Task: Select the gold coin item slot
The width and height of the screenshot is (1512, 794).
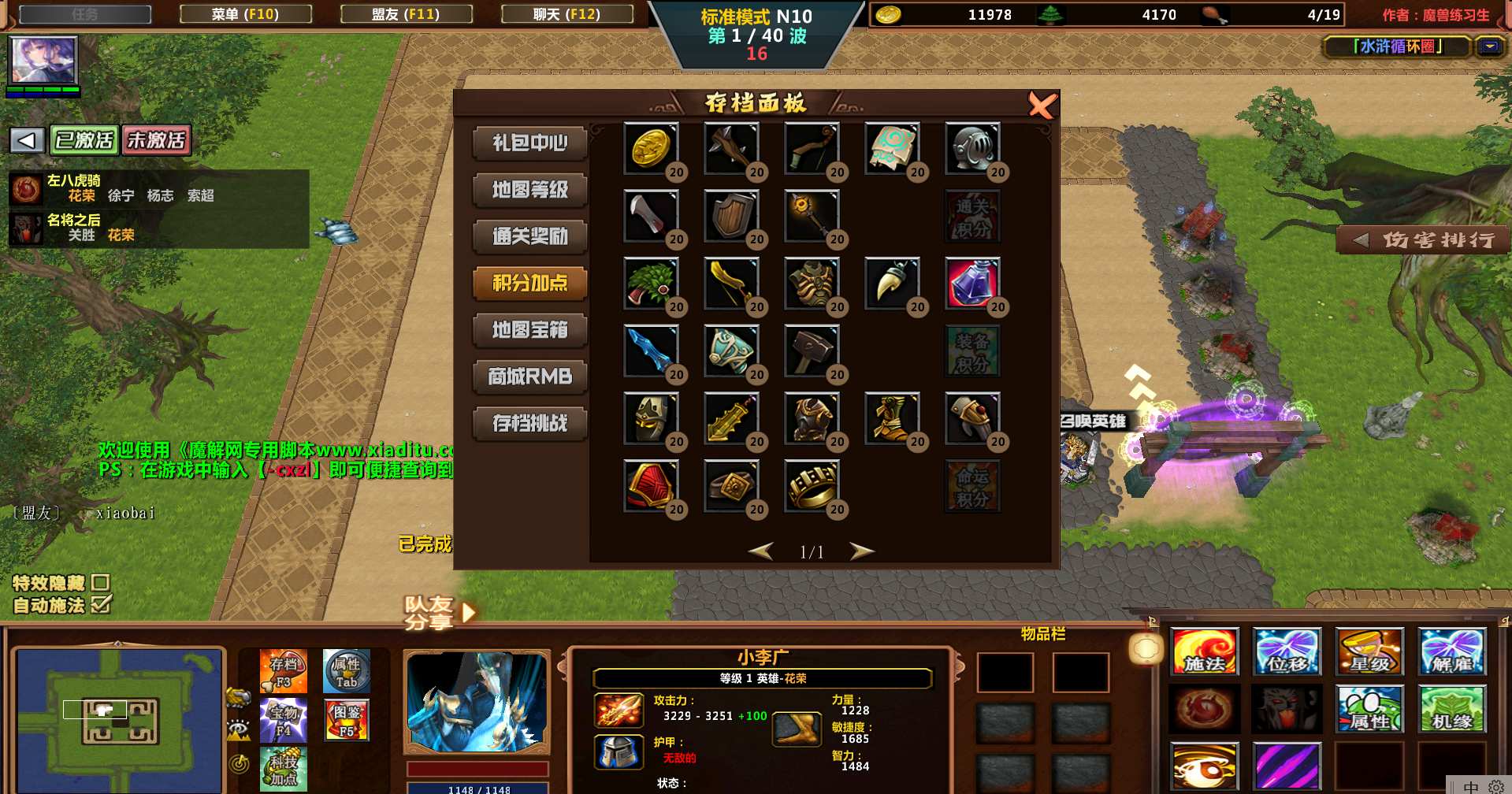Action: click(650, 148)
